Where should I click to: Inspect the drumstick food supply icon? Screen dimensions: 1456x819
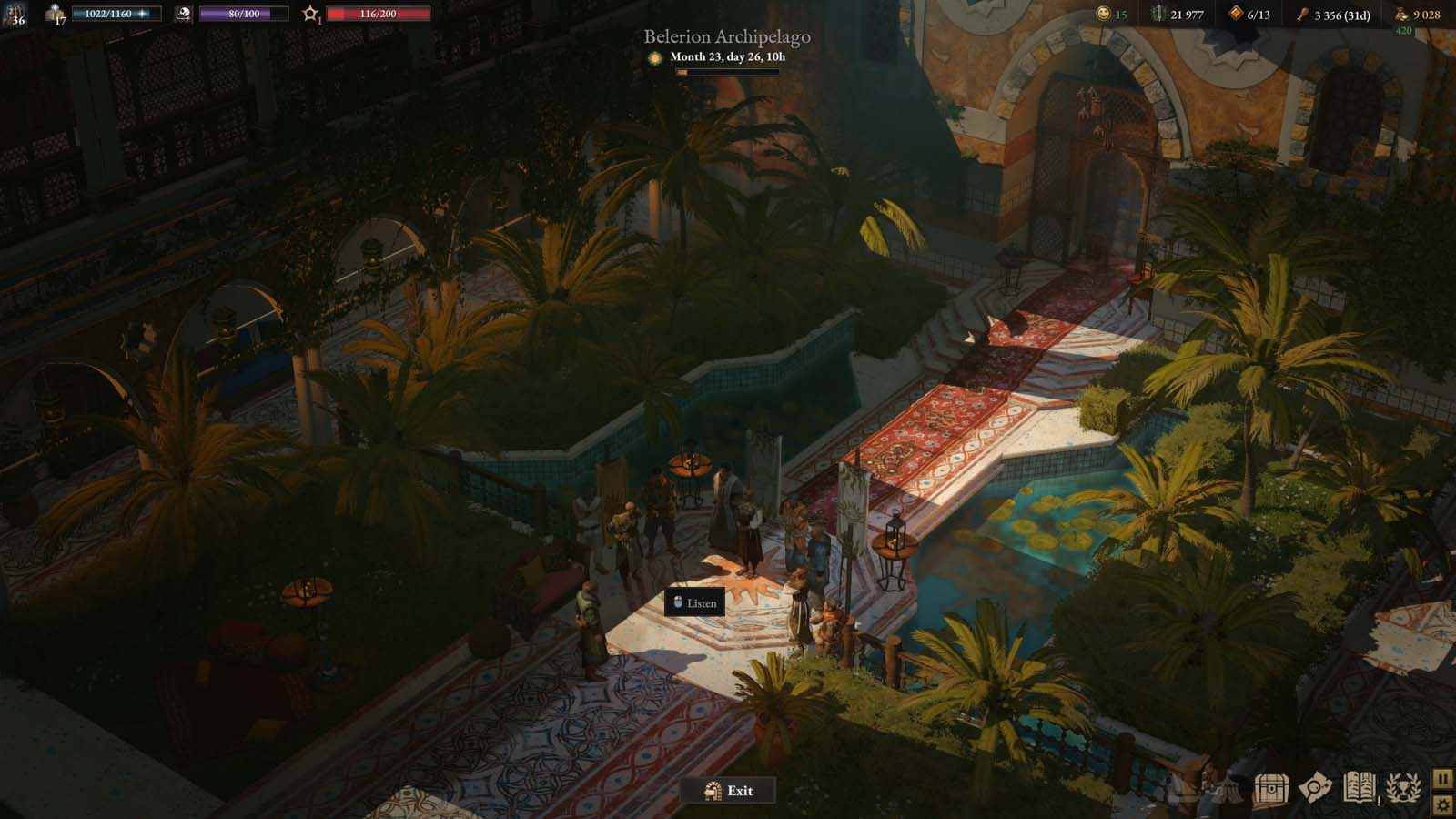(1301, 13)
